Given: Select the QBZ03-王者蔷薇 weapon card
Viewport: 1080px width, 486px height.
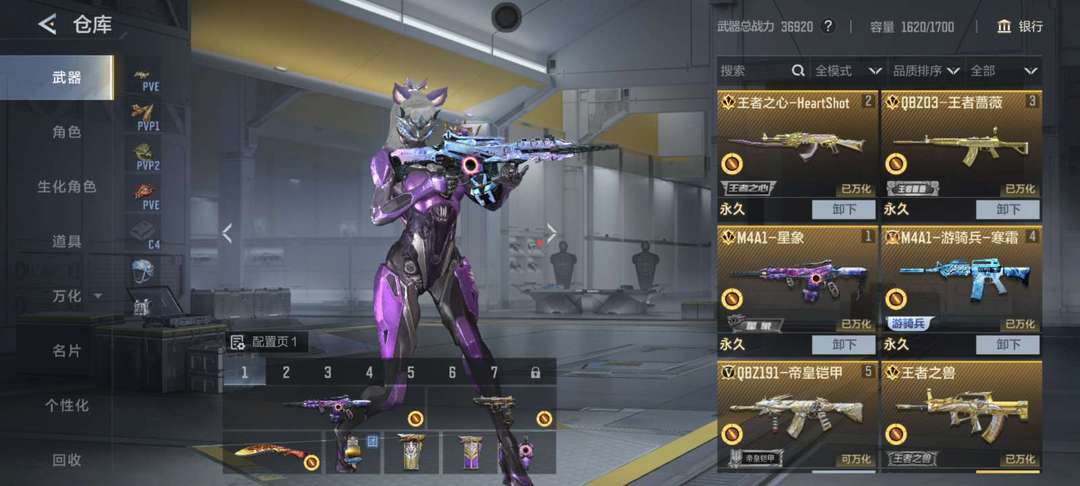Looking at the screenshot, I should [961, 146].
